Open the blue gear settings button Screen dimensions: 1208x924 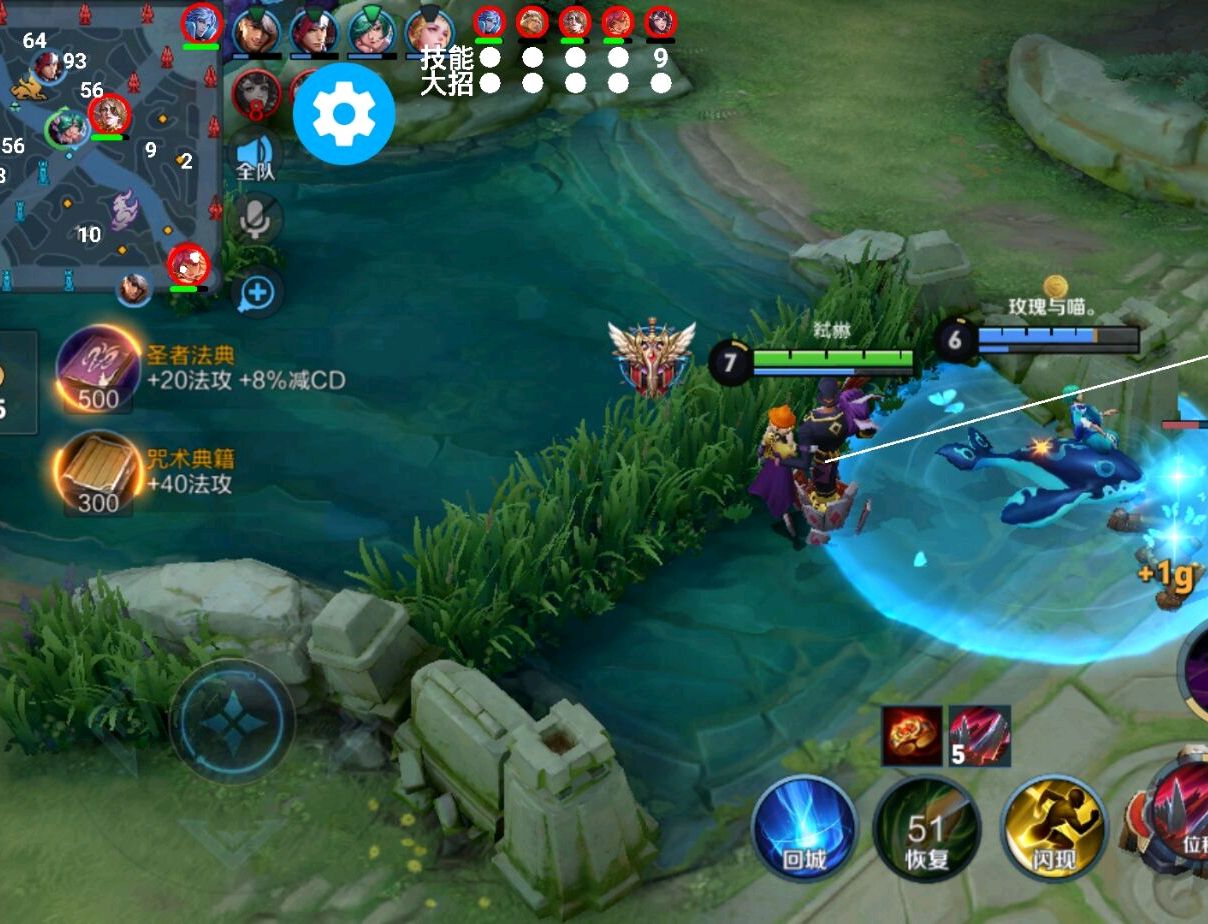pyautogui.click(x=344, y=114)
